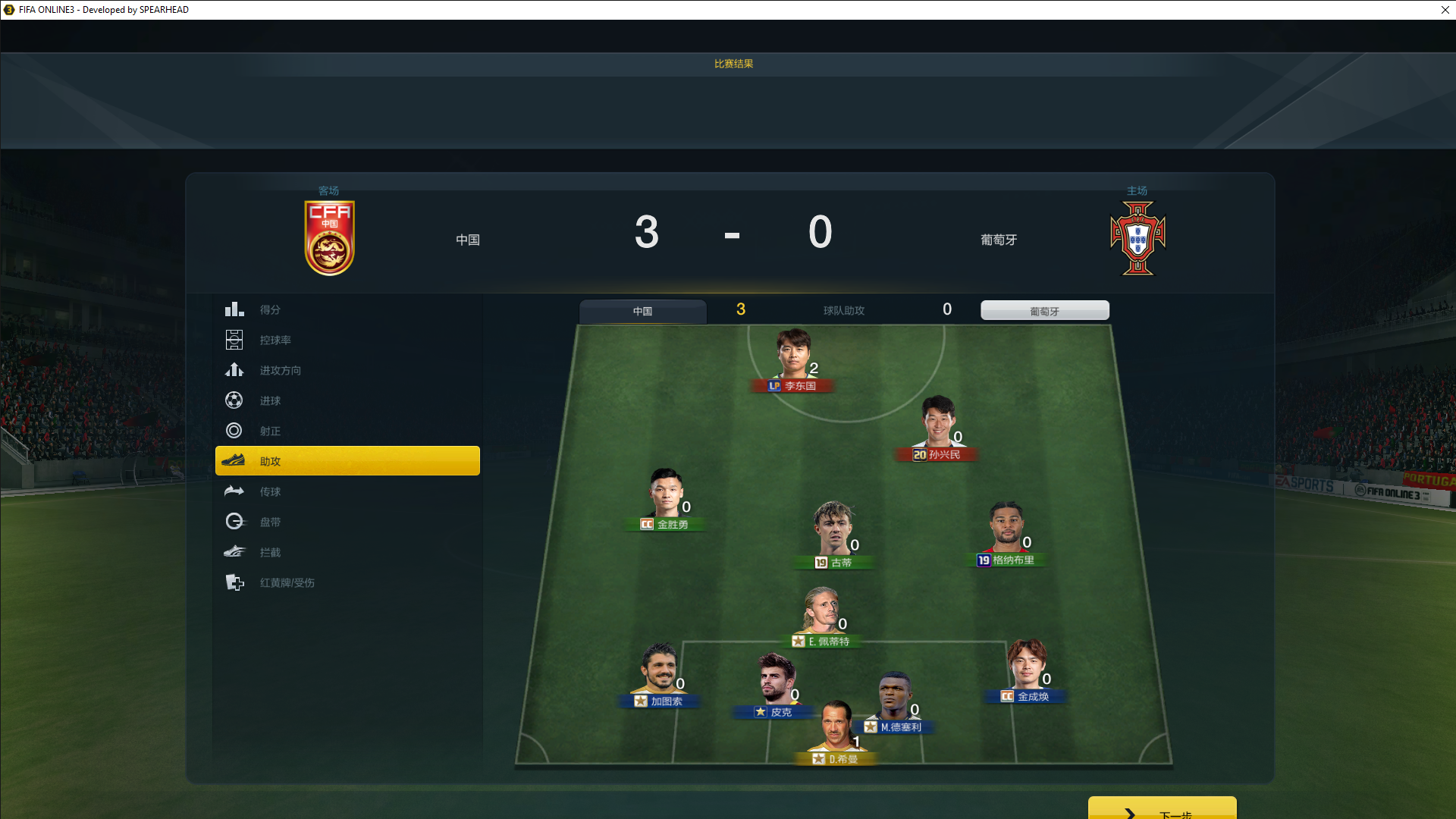Screen dimensions: 1456x819
Task: View the 进球 goals breakdown
Action: click(270, 400)
